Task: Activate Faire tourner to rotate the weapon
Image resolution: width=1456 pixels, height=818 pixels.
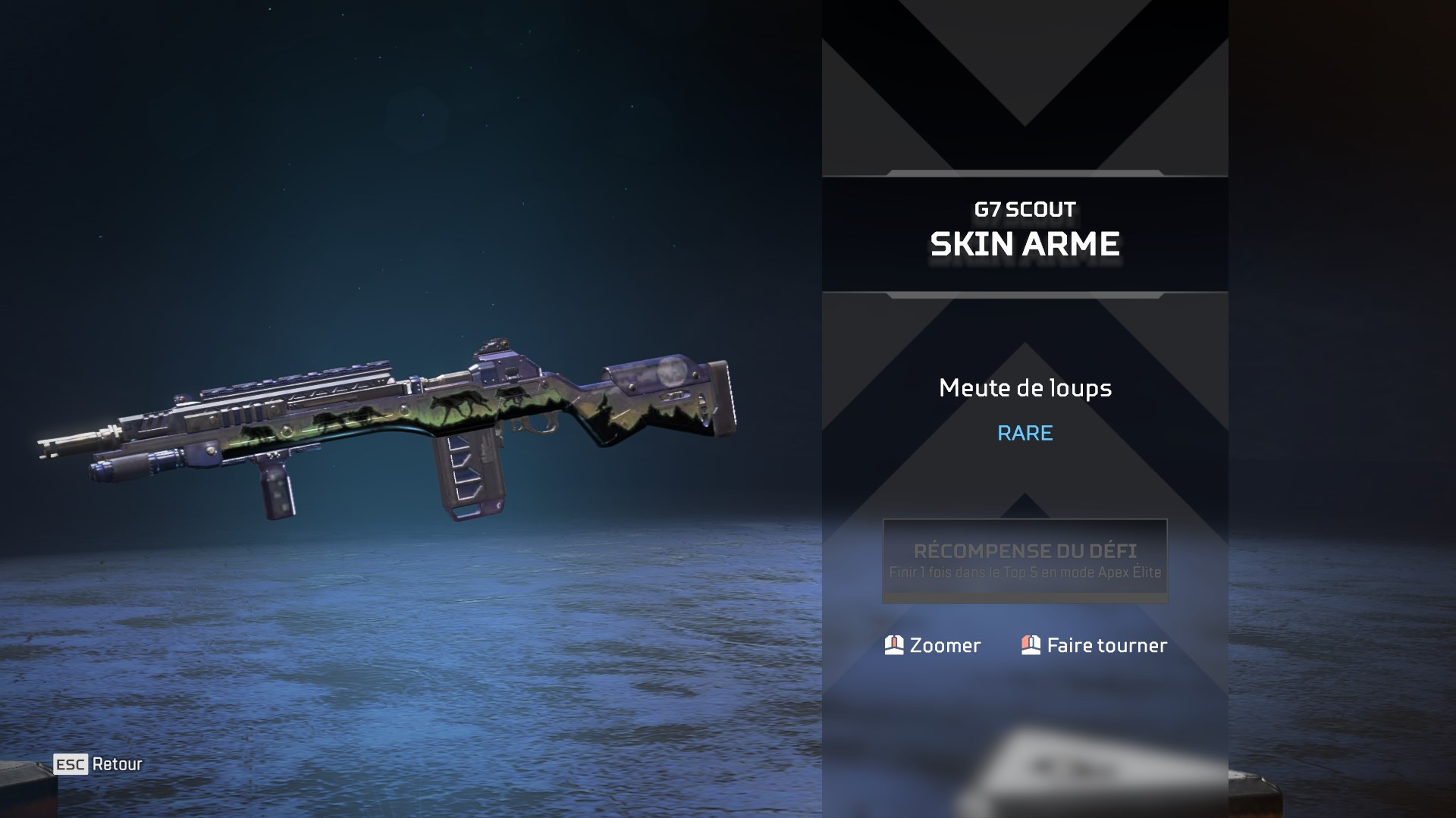Action: tap(1106, 645)
